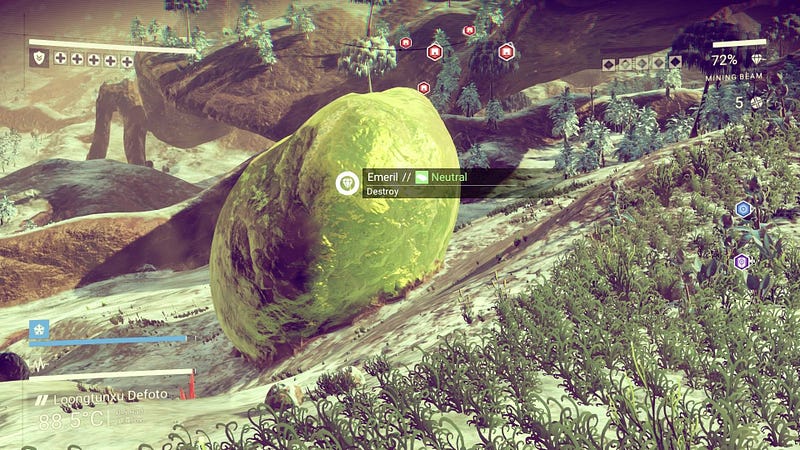Click the grenade ammo icon
The image size is (800, 450).
click(757, 102)
